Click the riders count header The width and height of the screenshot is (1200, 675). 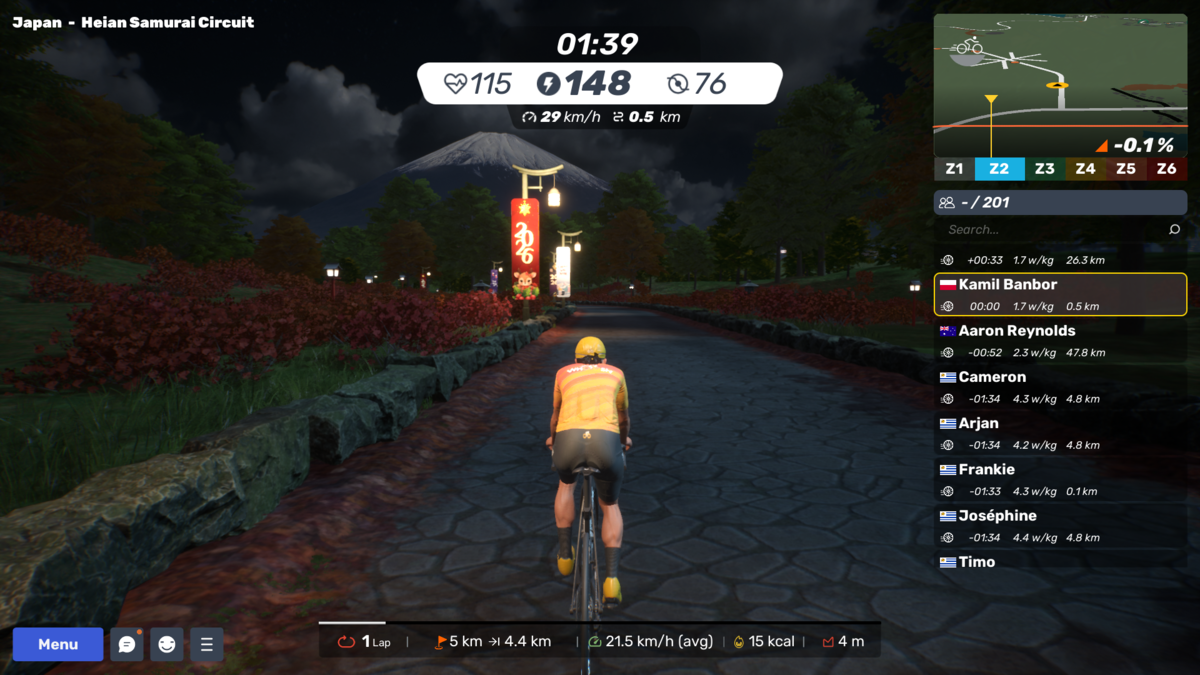pos(1060,202)
